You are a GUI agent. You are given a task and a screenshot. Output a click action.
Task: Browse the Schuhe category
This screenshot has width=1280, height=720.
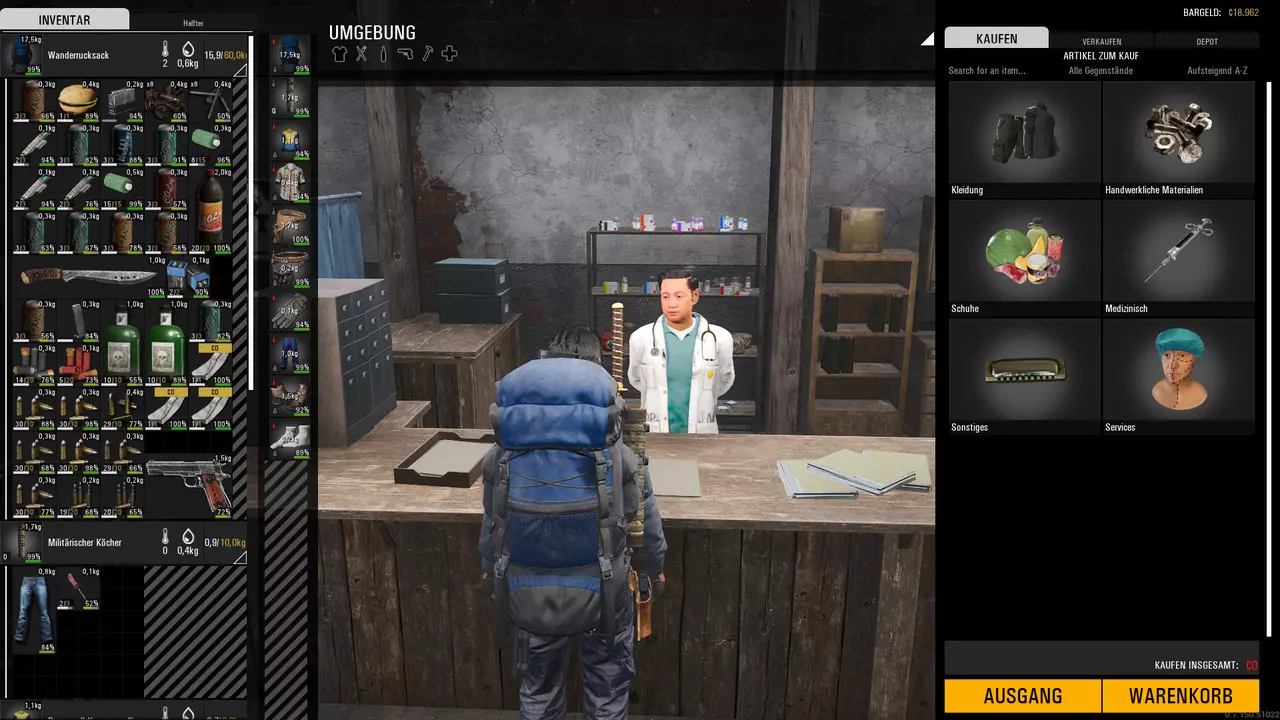point(1024,258)
